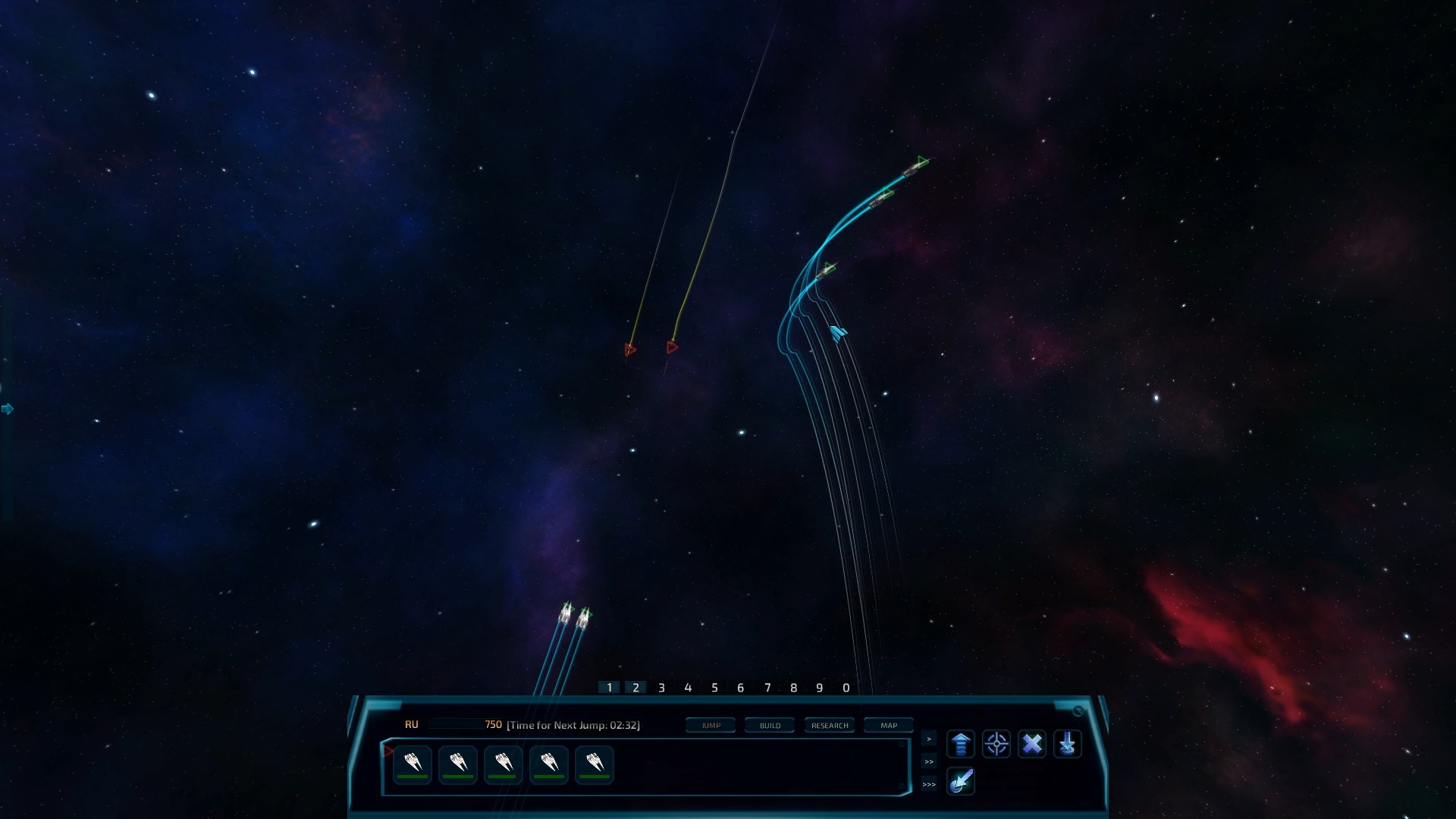The image size is (1456, 819).
Task: Select control group 5
Action: 714,688
